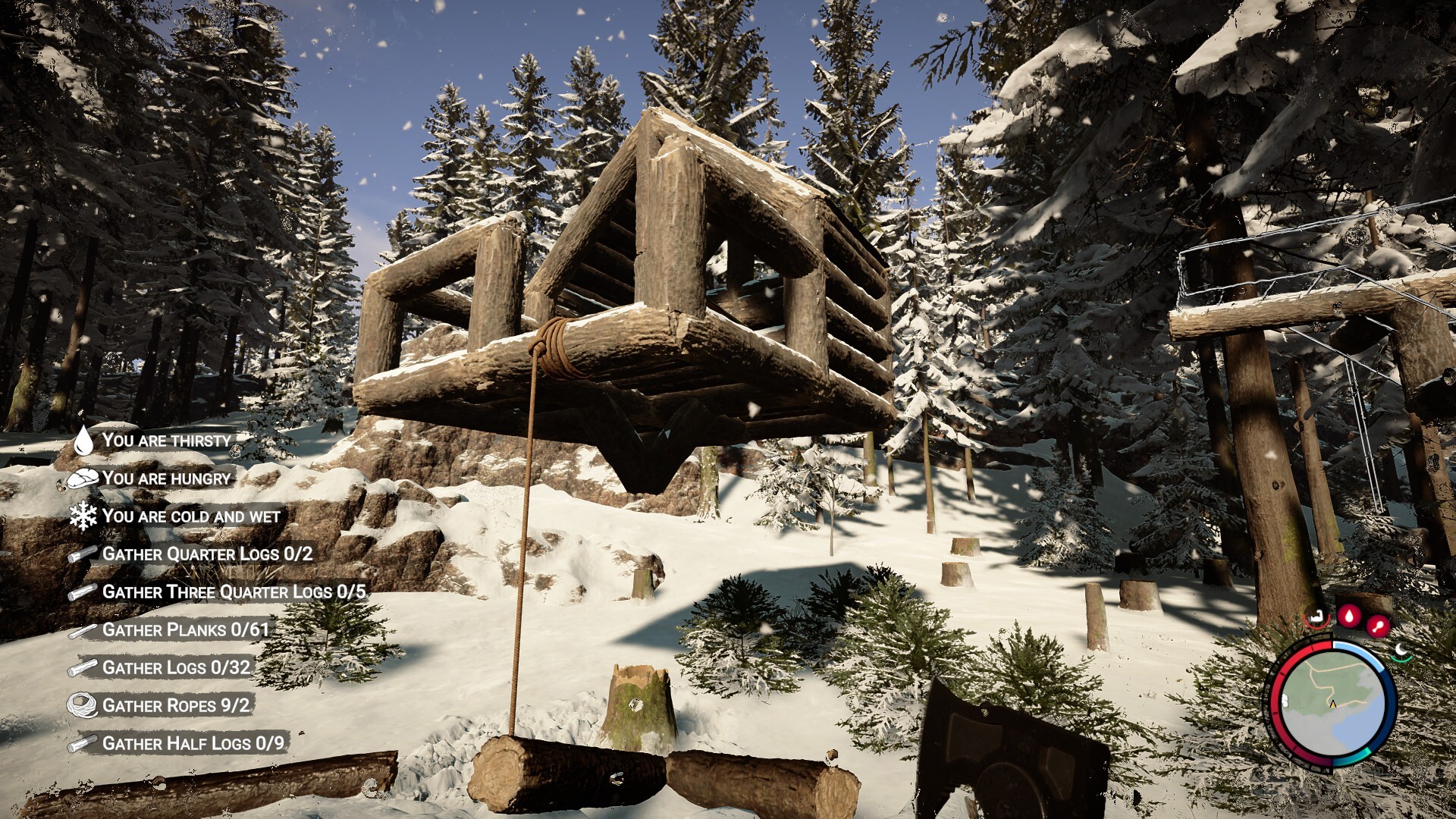This screenshot has height=819, width=1456.
Task: Select the 'You are thirsty' status message
Action: [x=168, y=438]
